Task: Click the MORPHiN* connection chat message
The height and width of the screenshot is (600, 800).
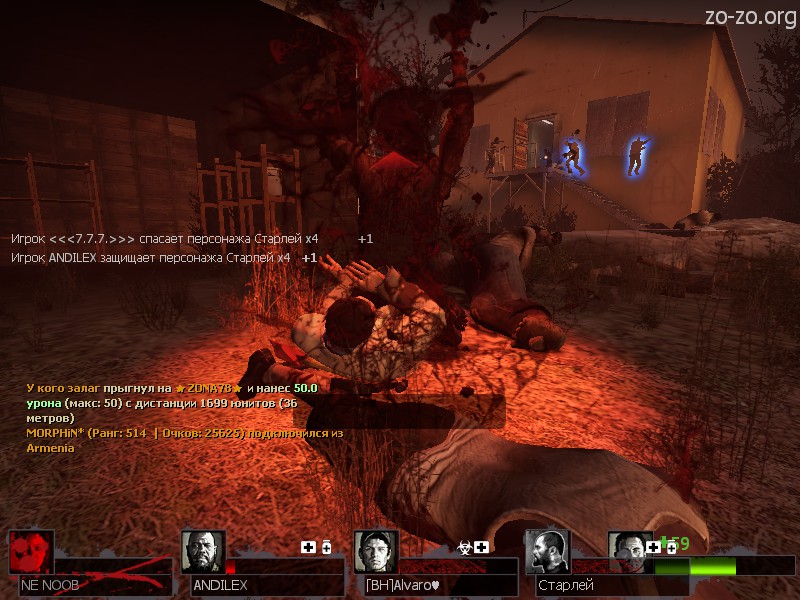Action: tap(184, 440)
